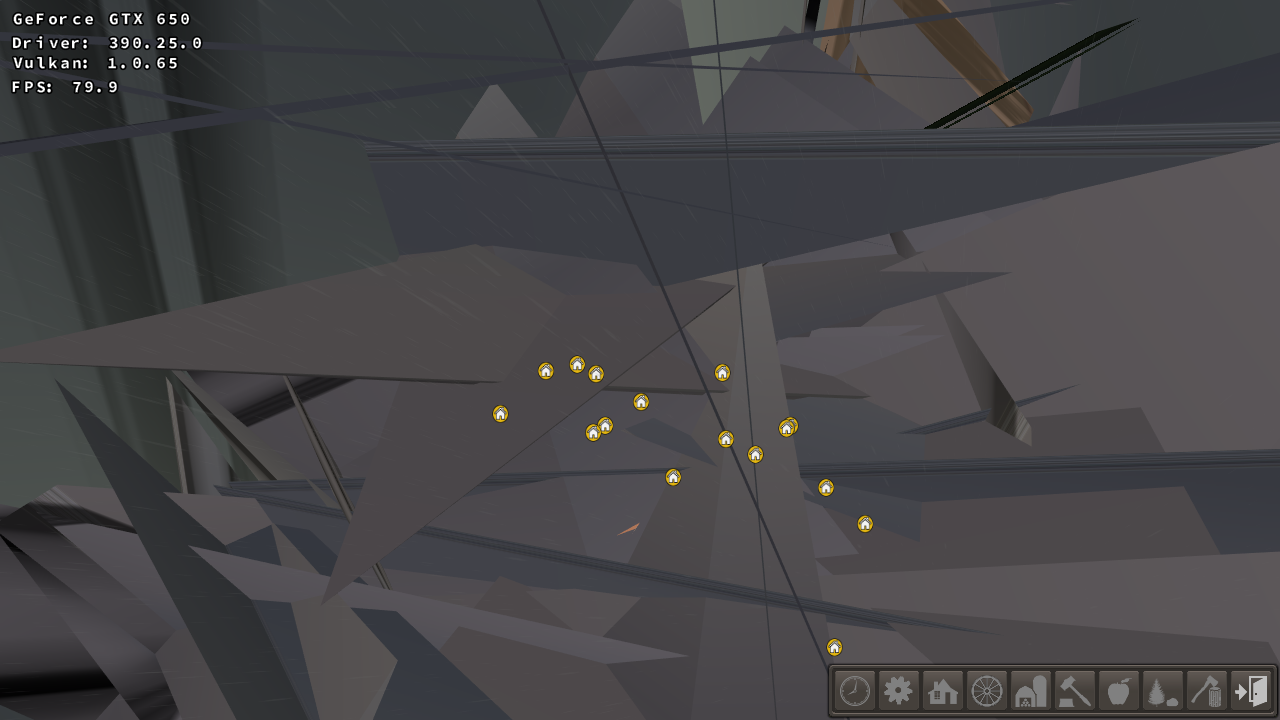Click the house marker touching the dark cable line

coord(724,438)
